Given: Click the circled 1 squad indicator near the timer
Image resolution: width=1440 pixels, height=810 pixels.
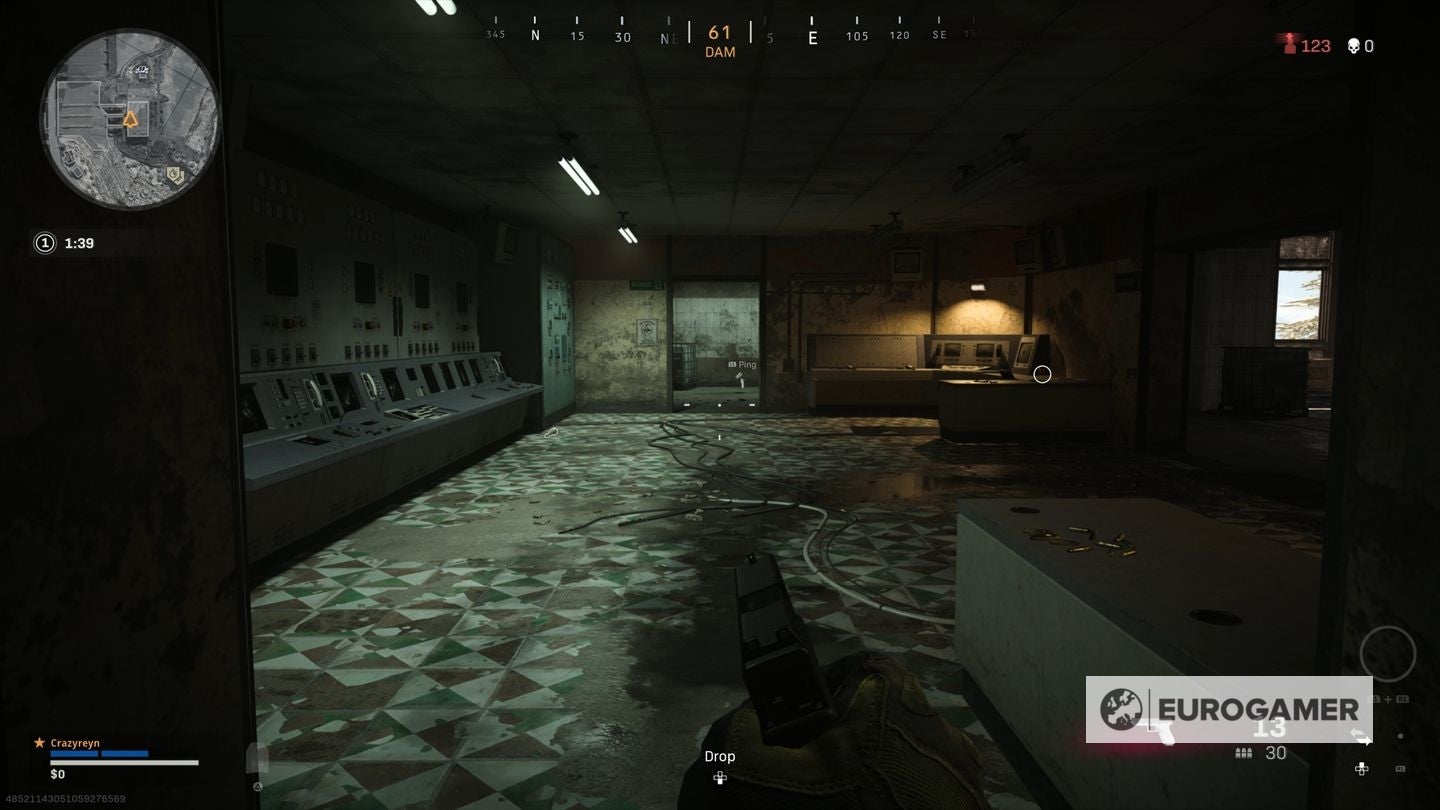Looking at the screenshot, I should pyautogui.click(x=44, y=242).
